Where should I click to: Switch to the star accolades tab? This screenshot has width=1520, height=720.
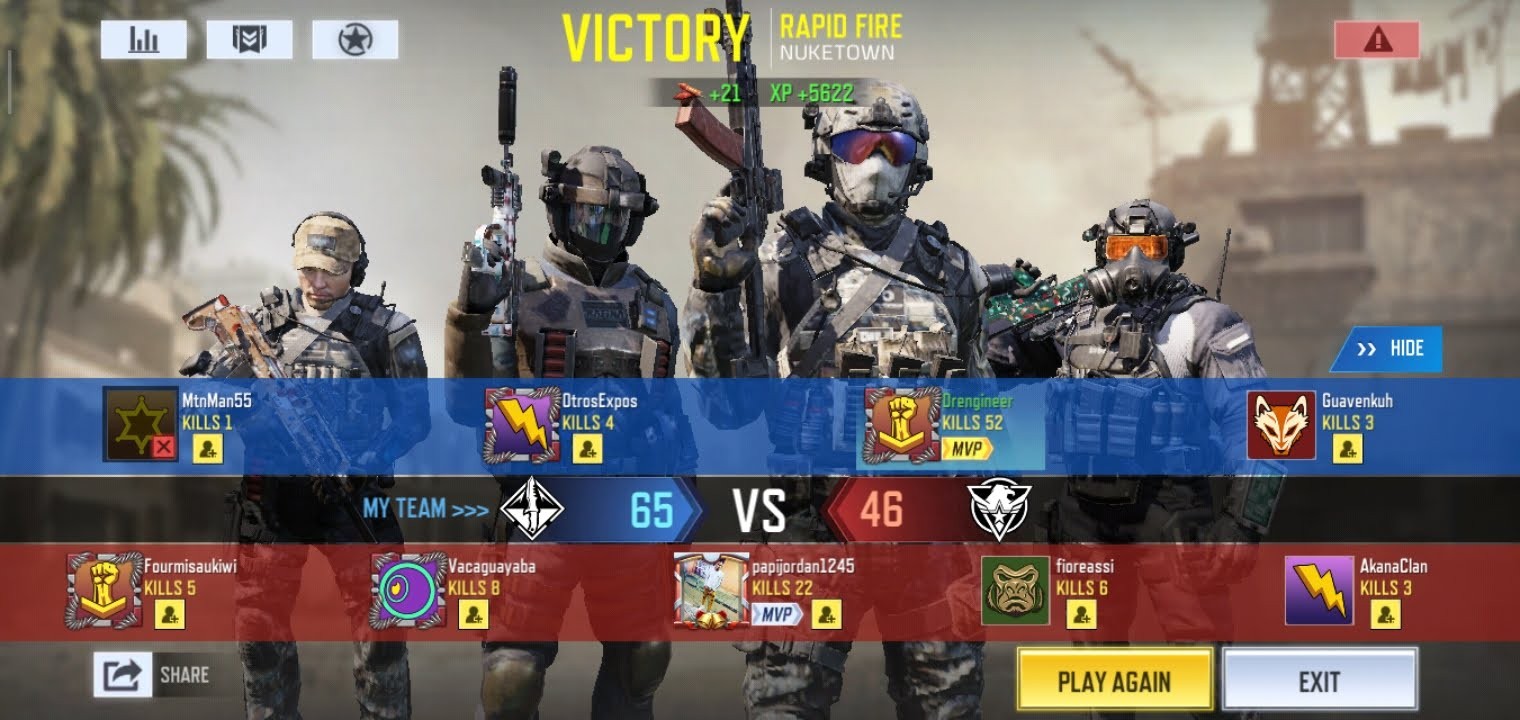coord(355,40)
